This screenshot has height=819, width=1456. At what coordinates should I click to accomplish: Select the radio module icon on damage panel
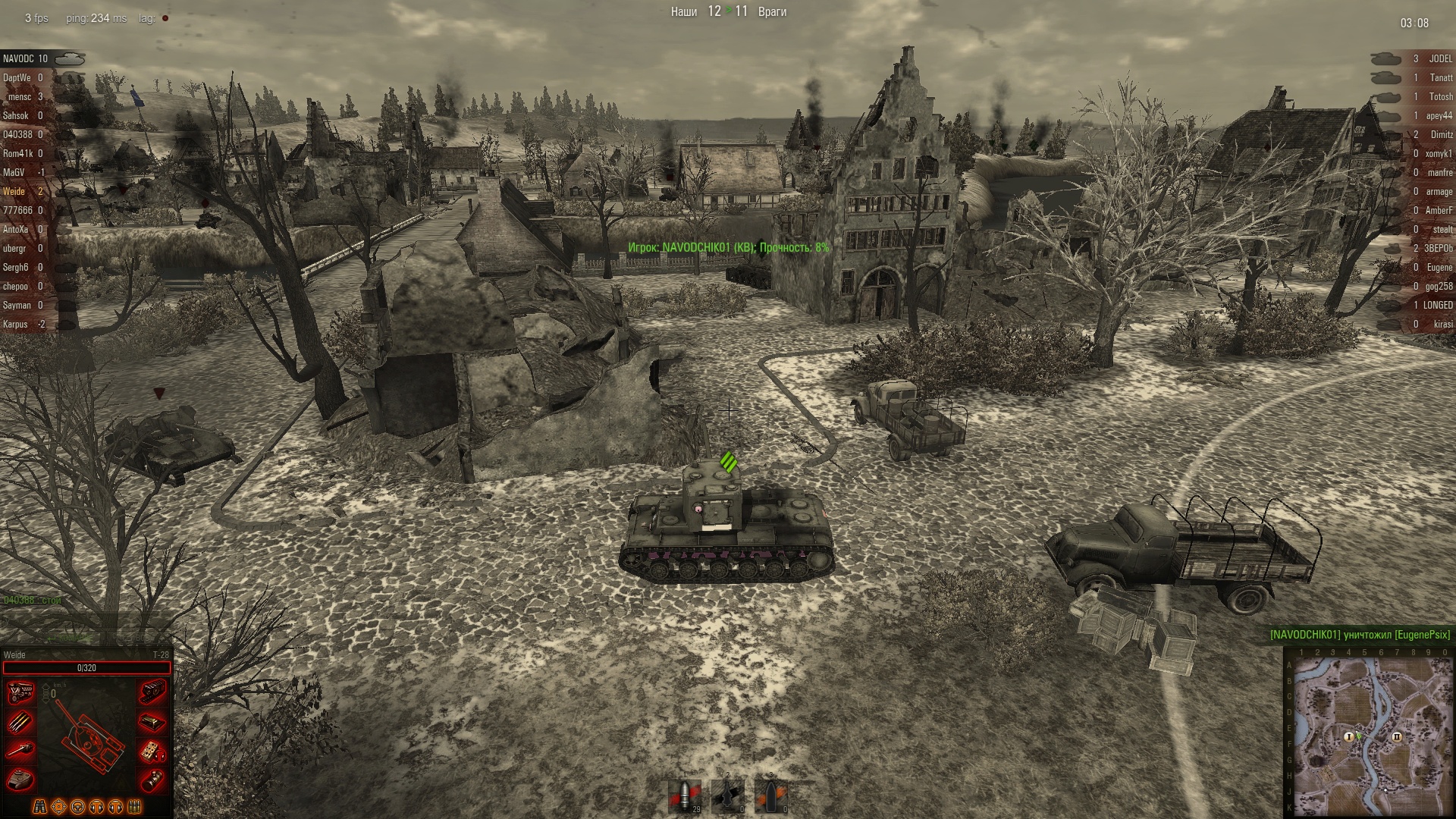coord(152,748)
